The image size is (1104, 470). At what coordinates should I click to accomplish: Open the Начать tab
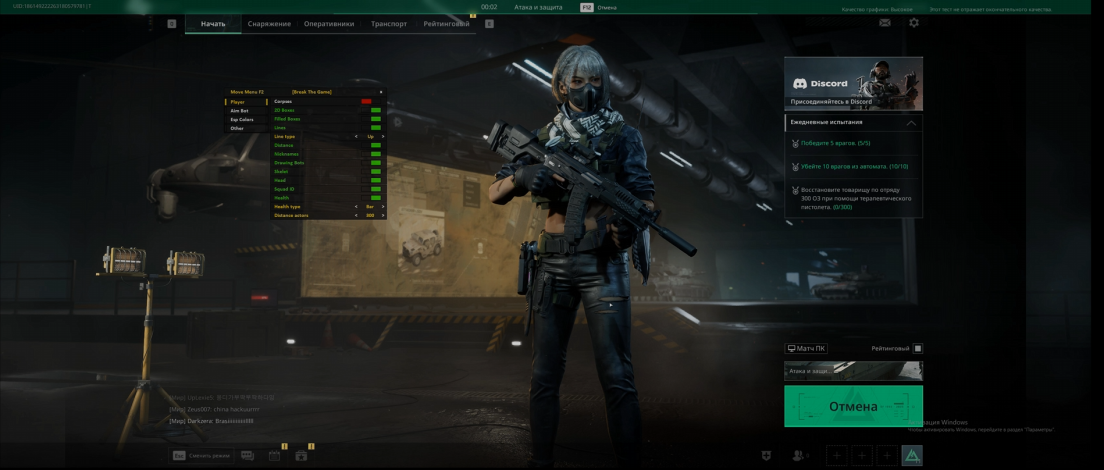pos(213,23)
